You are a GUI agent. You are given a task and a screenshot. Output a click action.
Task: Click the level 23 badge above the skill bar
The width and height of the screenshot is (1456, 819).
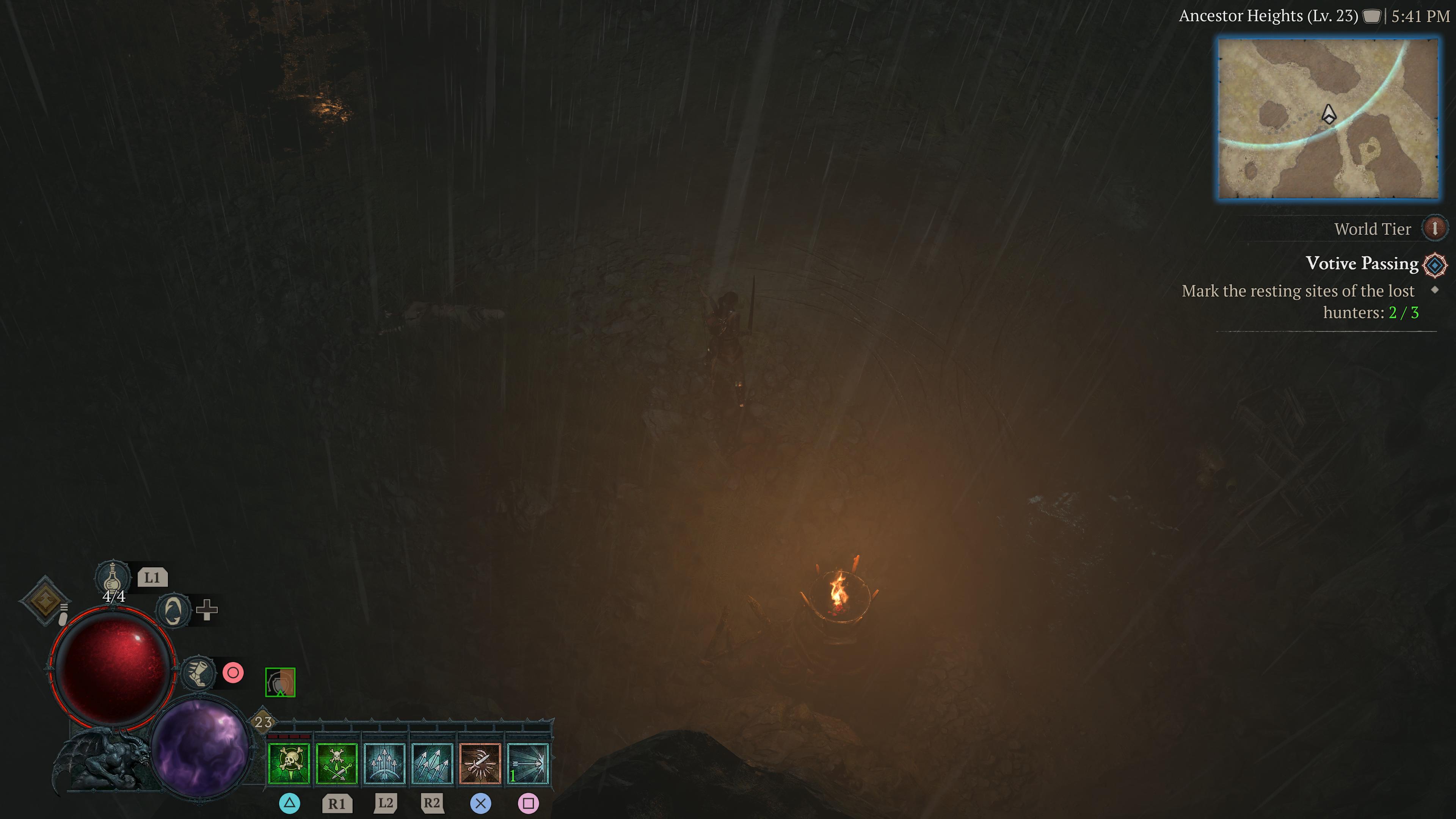coord(263,721)
